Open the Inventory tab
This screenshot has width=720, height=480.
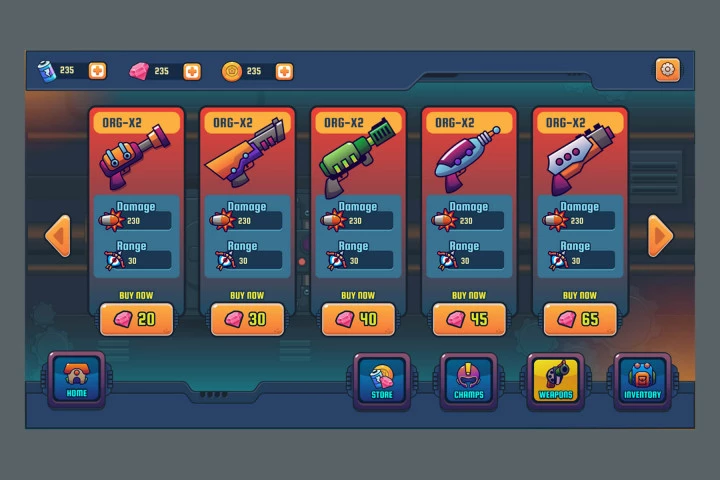point(642,381)
